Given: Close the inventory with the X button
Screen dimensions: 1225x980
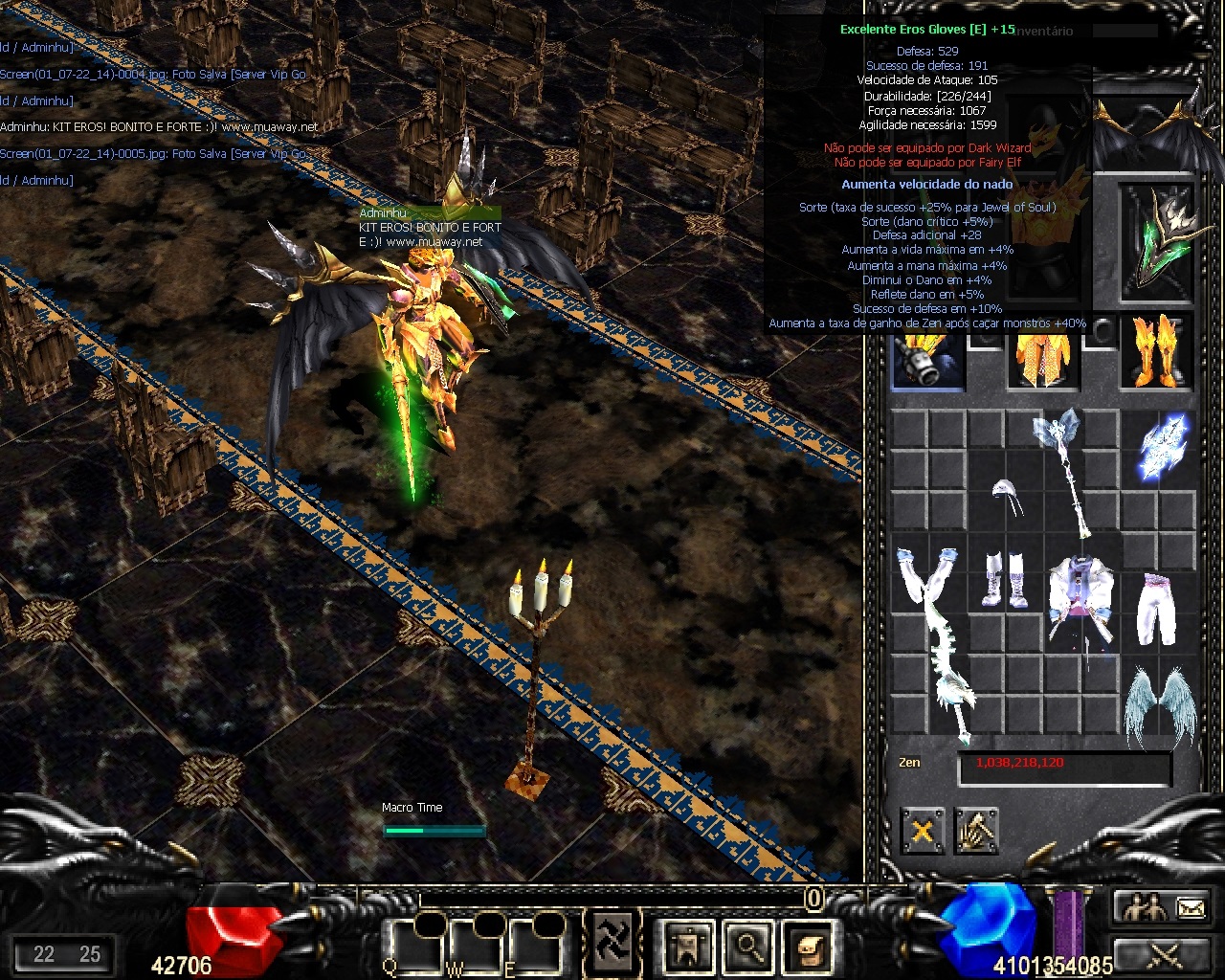Looking at the screenshot, I should [923, 831].
